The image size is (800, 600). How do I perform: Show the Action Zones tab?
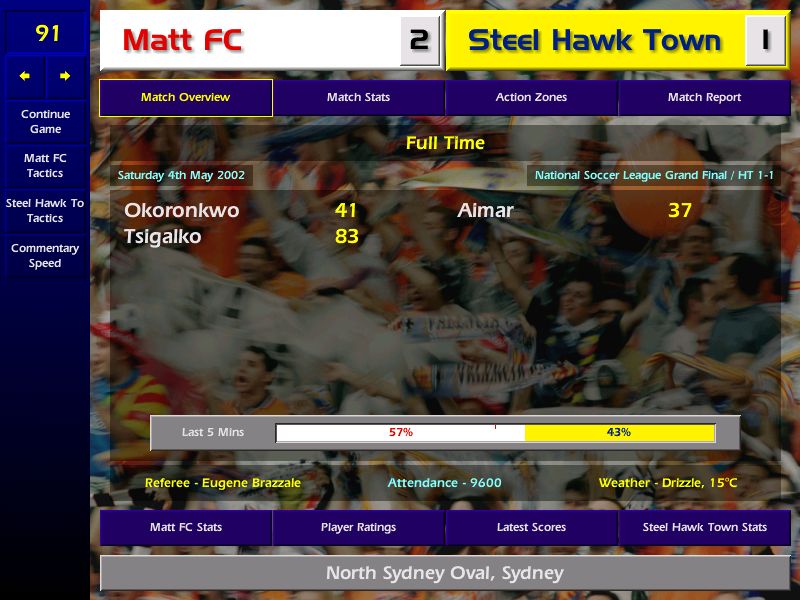(x=531, y=98)
